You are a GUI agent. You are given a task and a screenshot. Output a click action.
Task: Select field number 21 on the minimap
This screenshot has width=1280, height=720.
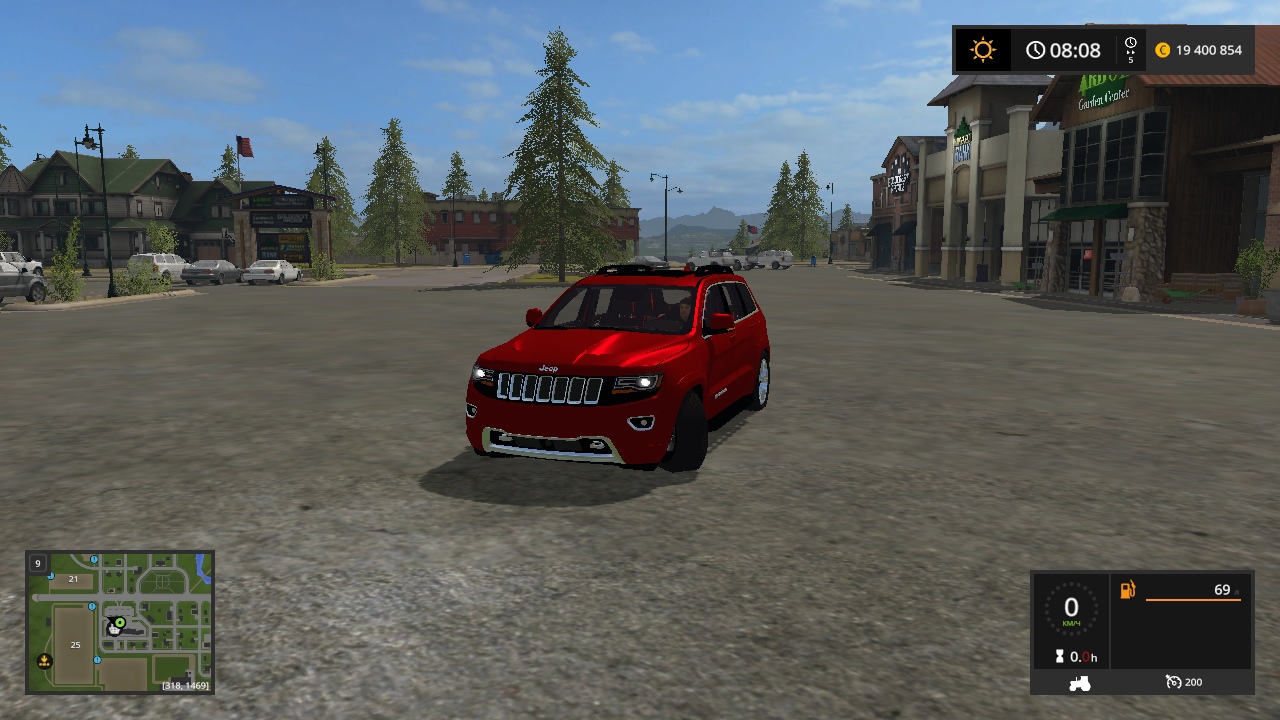pyautogui.click(x=73, y=578)
